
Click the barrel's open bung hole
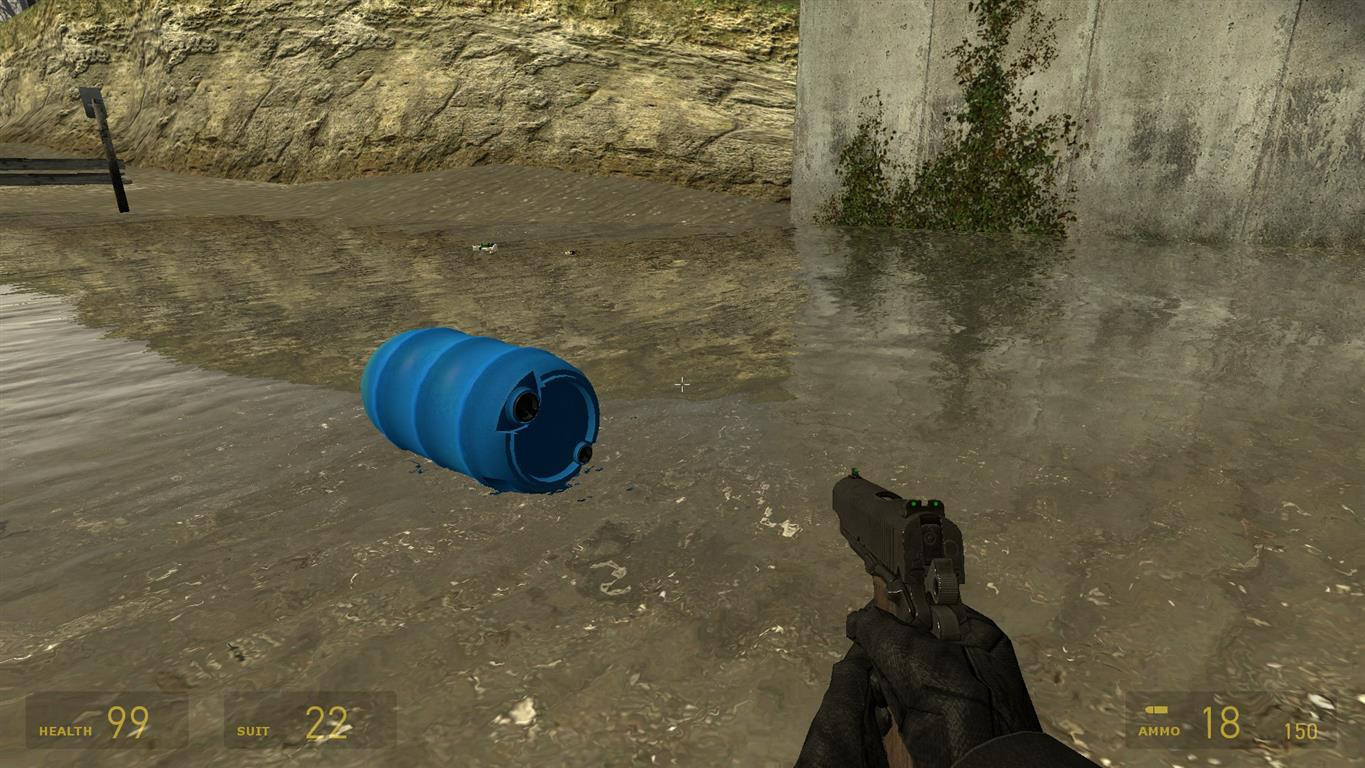click(527, 405)
